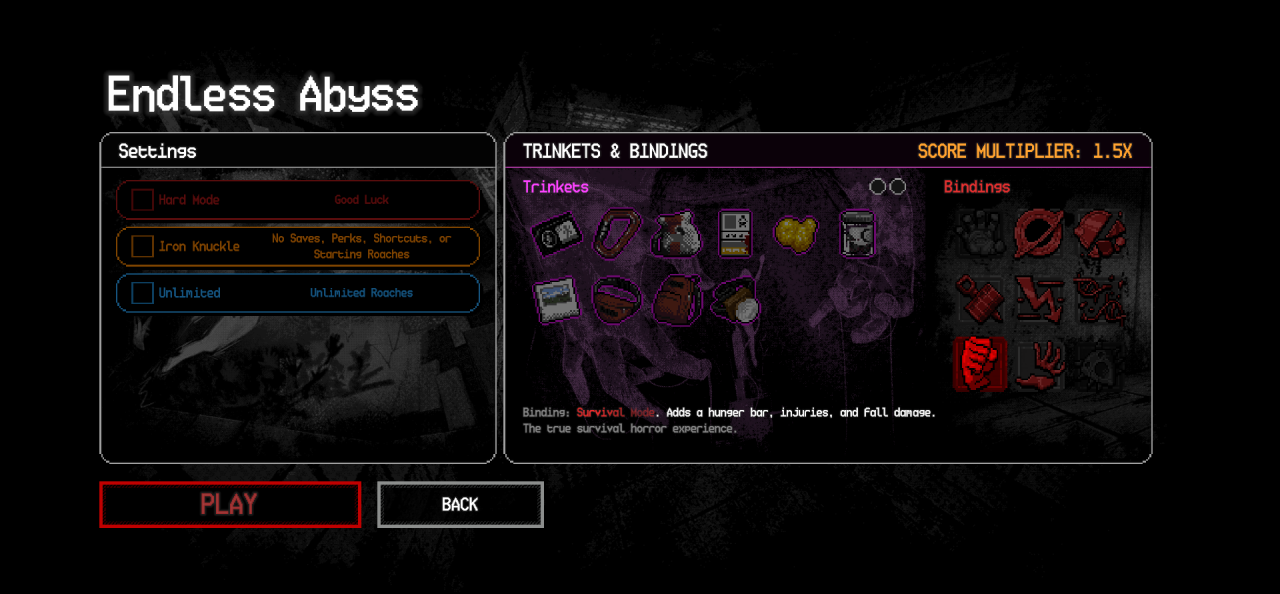Screen dimensions: 1280x594
Task: Enable the piton spike binding
Action: pyautogui.click(x=979, y=298)
